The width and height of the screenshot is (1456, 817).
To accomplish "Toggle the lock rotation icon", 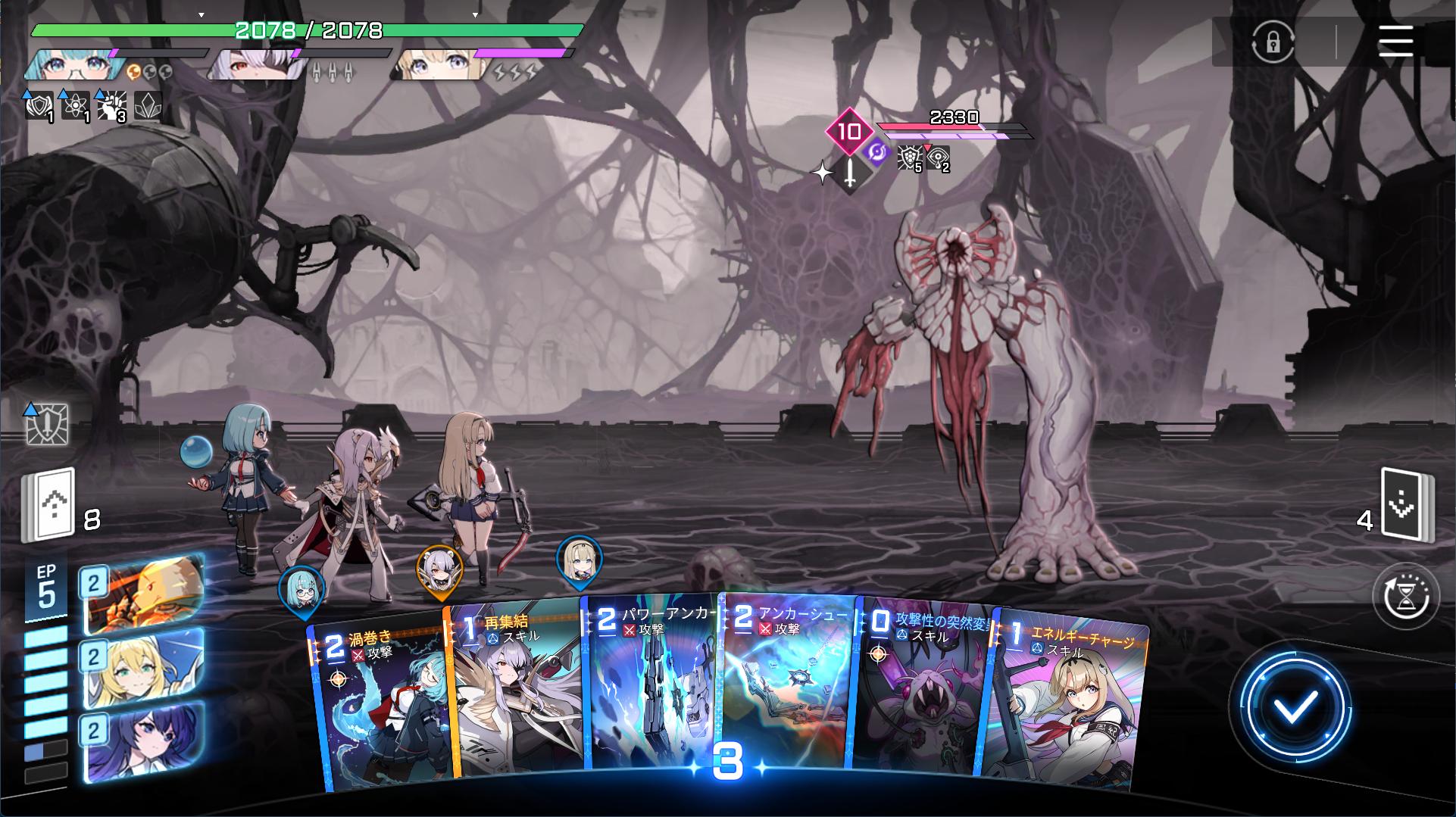I will pyautogui.click(x=1273, y=42).
